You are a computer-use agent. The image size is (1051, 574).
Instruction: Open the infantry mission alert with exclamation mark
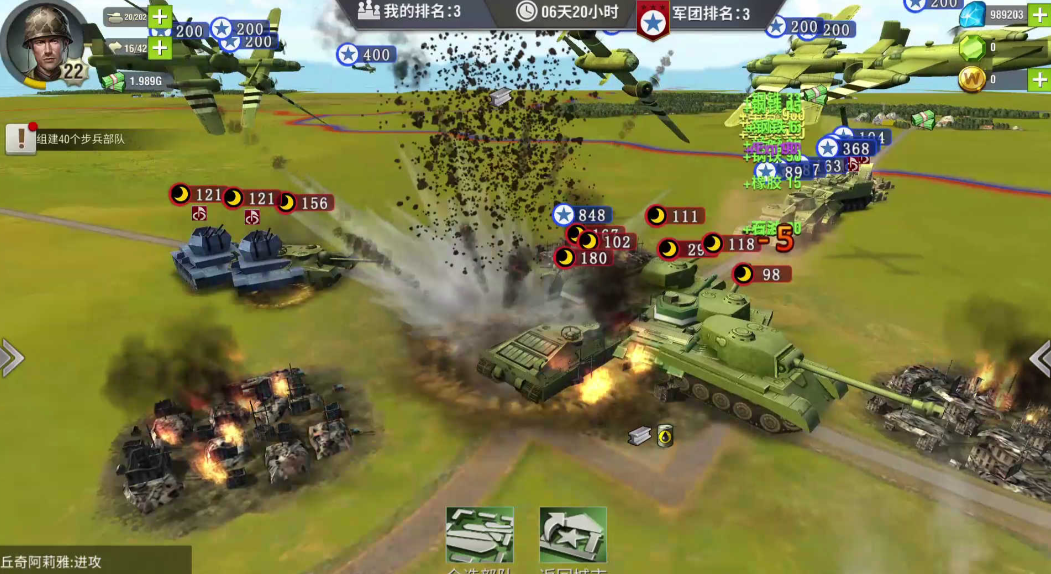click(20, 139)
